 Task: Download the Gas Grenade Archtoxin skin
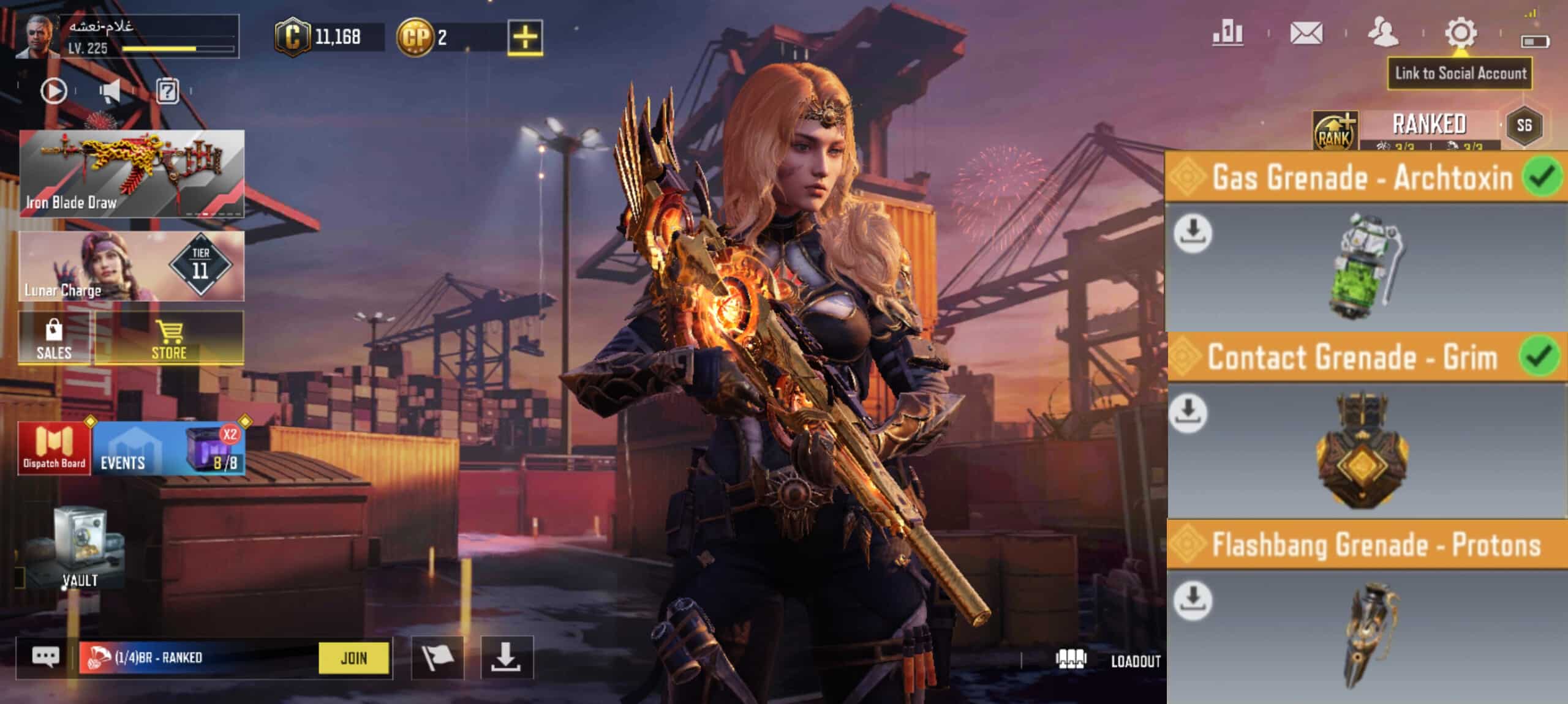(x=1193, y=233)
